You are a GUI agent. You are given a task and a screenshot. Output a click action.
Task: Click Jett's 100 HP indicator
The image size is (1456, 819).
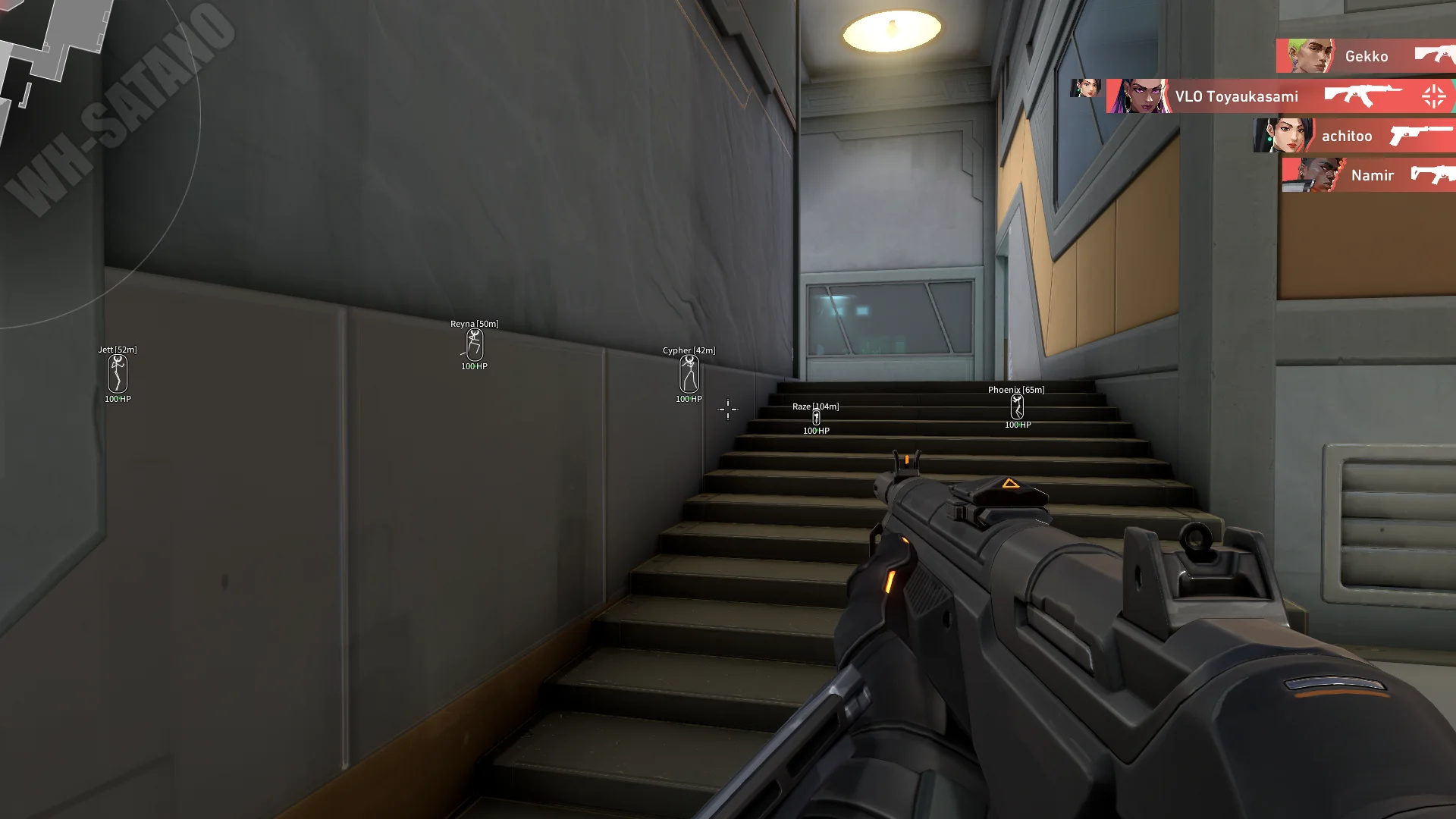(118, 397)
